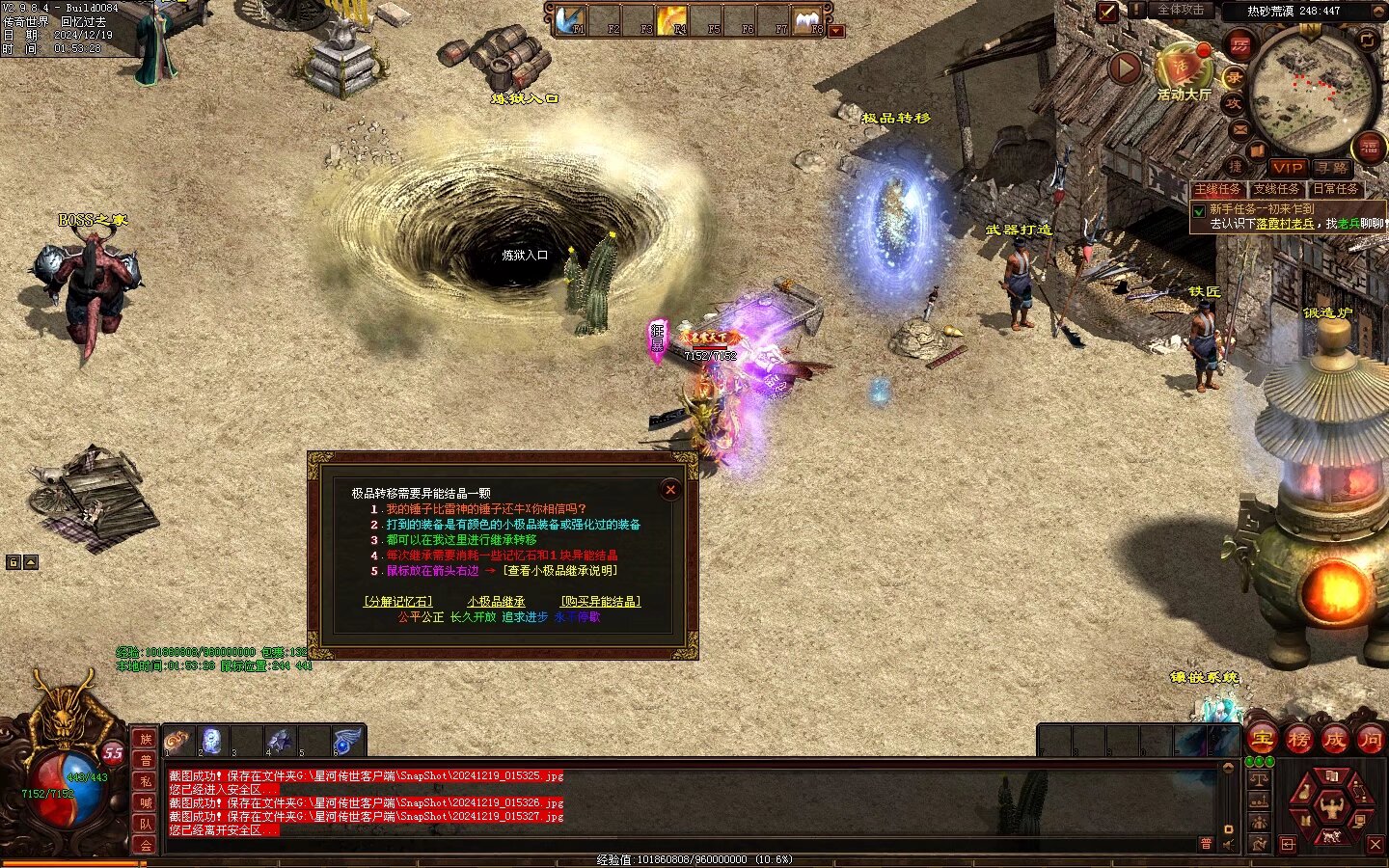This screenshot has height=868, width=1389.
Task: Switch to the 日常任务 tab
Action: 1336,189
